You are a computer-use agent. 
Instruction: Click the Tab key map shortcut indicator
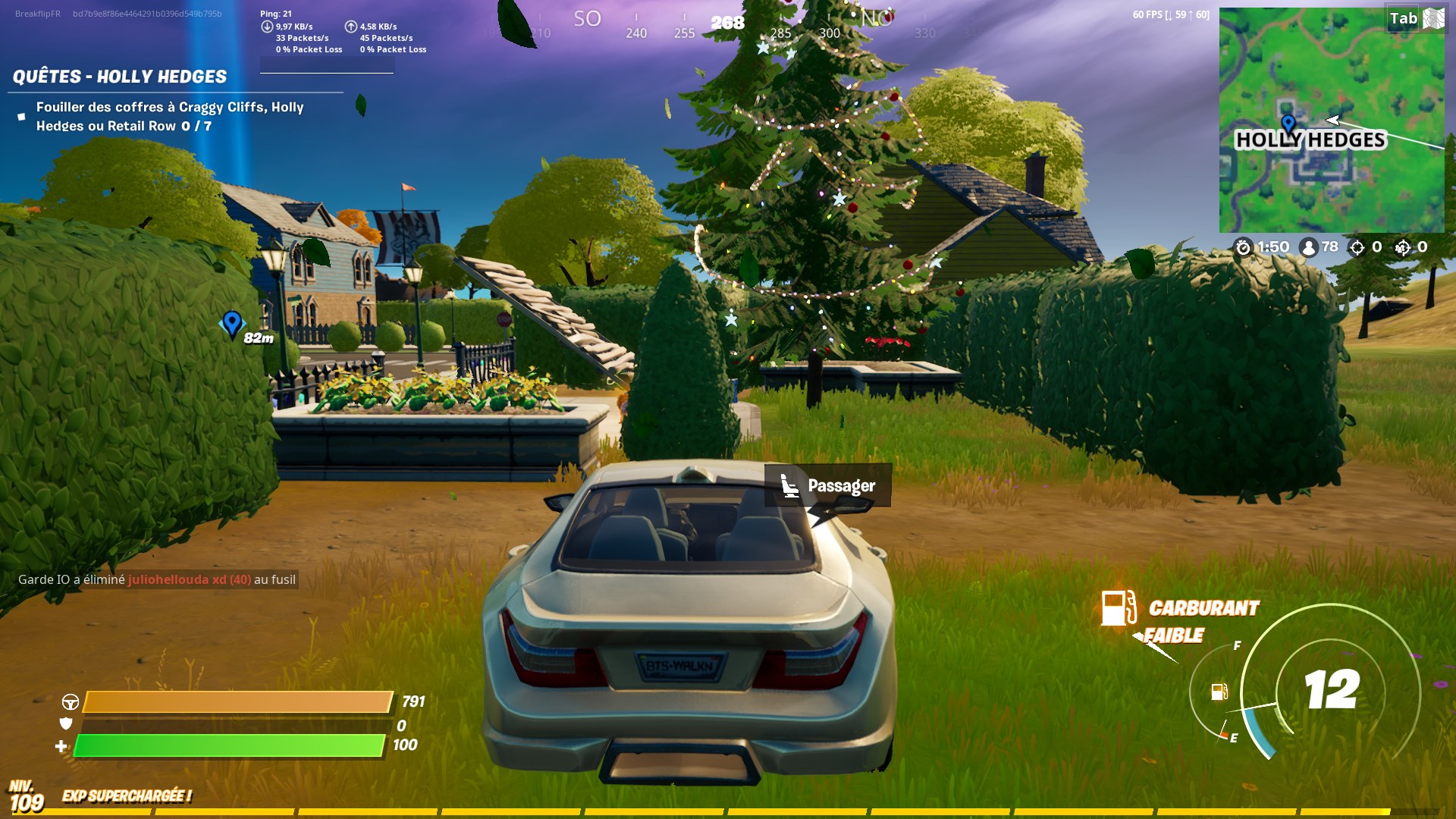click(1403, 18)
